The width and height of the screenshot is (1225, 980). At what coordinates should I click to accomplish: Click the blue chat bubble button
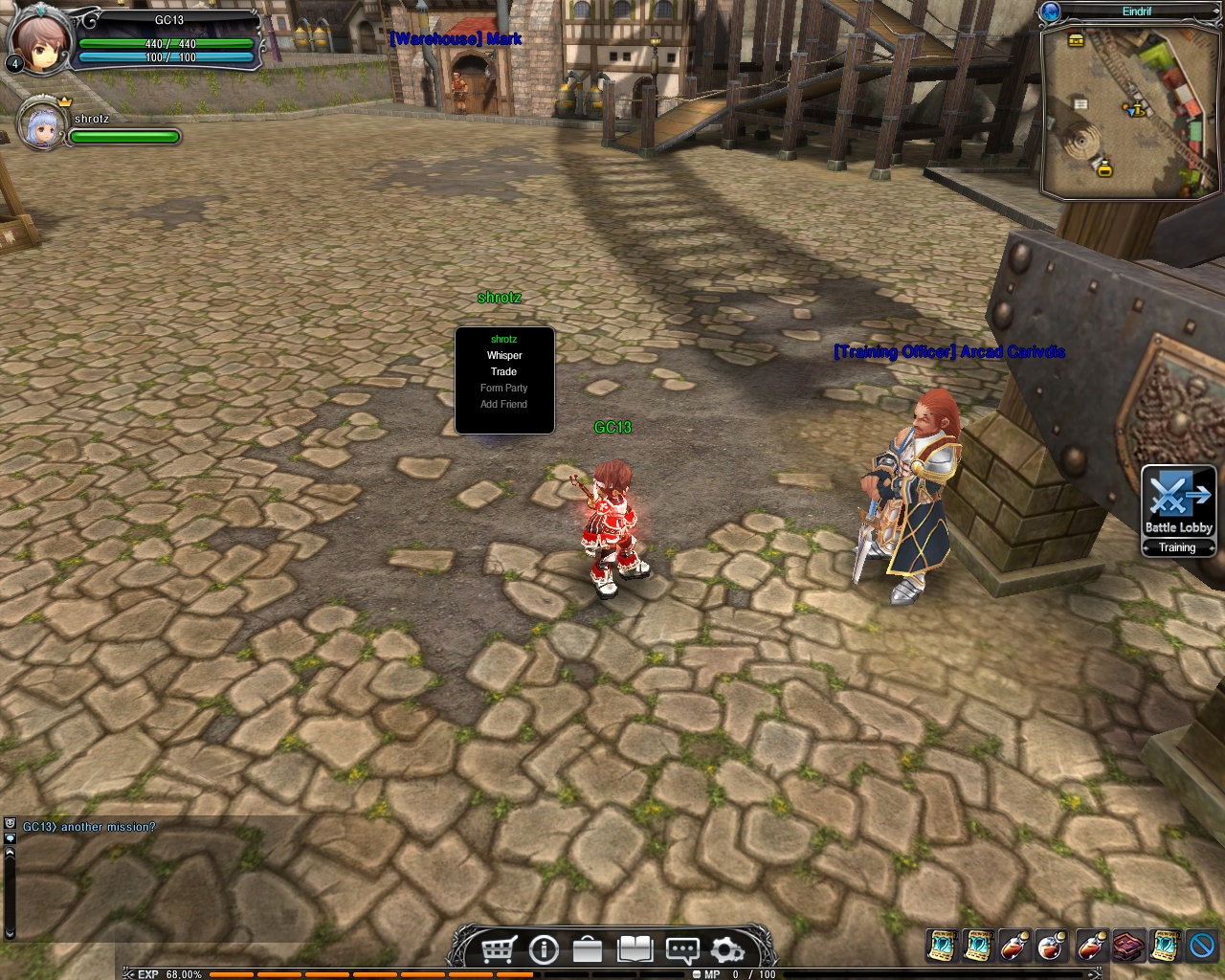[11, 838]
